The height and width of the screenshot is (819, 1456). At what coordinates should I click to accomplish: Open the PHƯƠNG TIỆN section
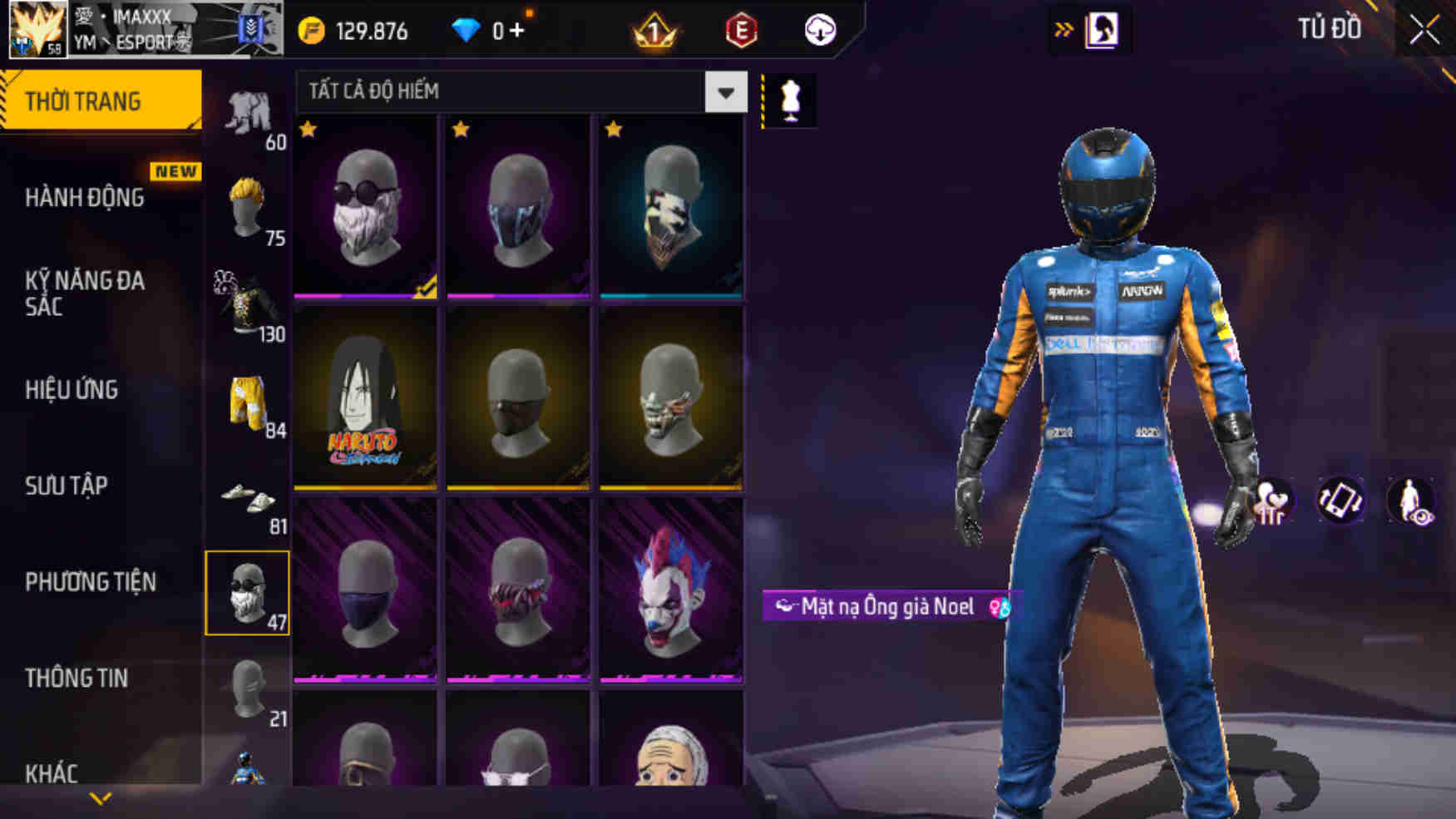click(91, 582)
